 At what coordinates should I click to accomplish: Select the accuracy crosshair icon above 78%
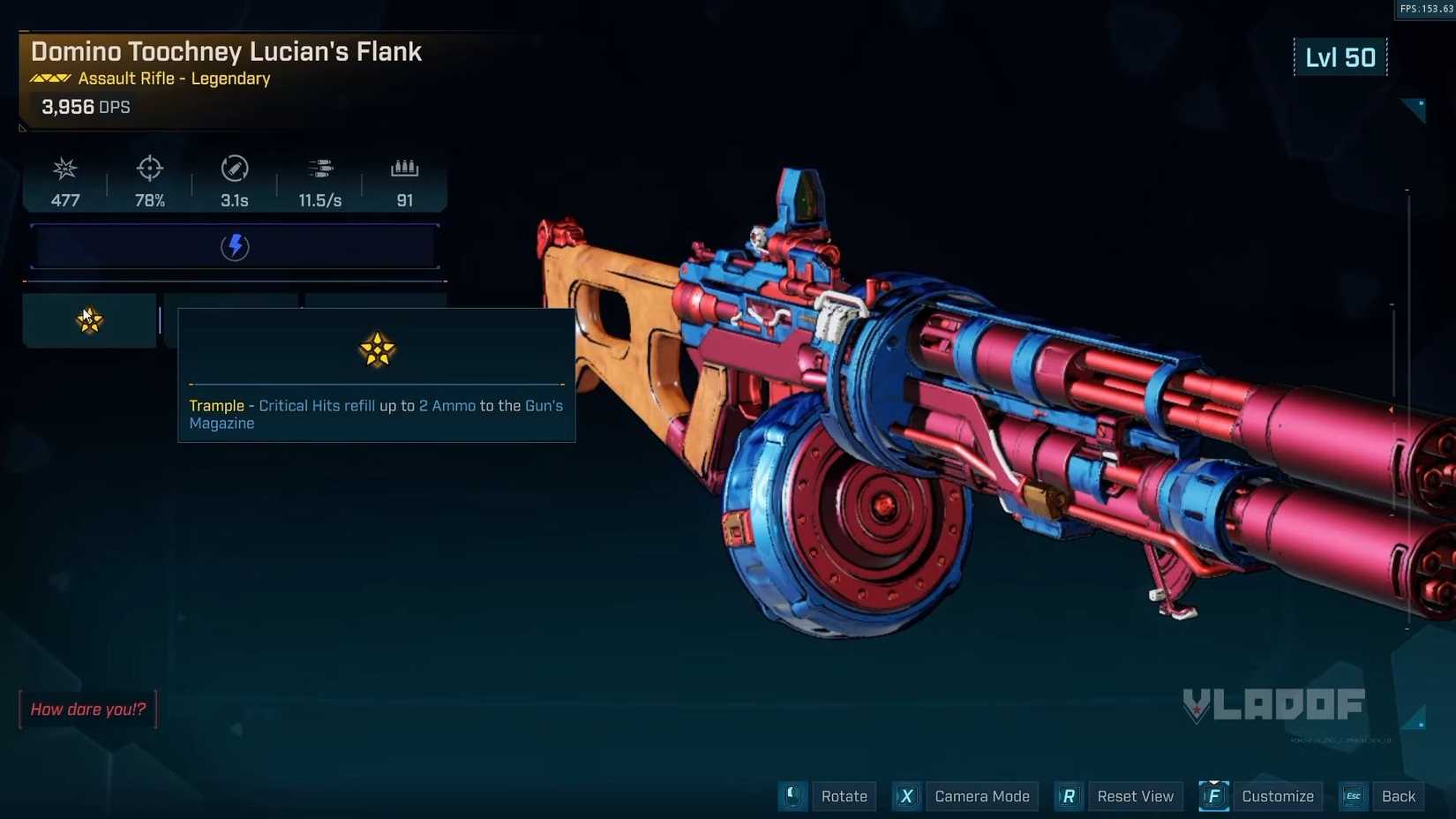coord(148,168)
